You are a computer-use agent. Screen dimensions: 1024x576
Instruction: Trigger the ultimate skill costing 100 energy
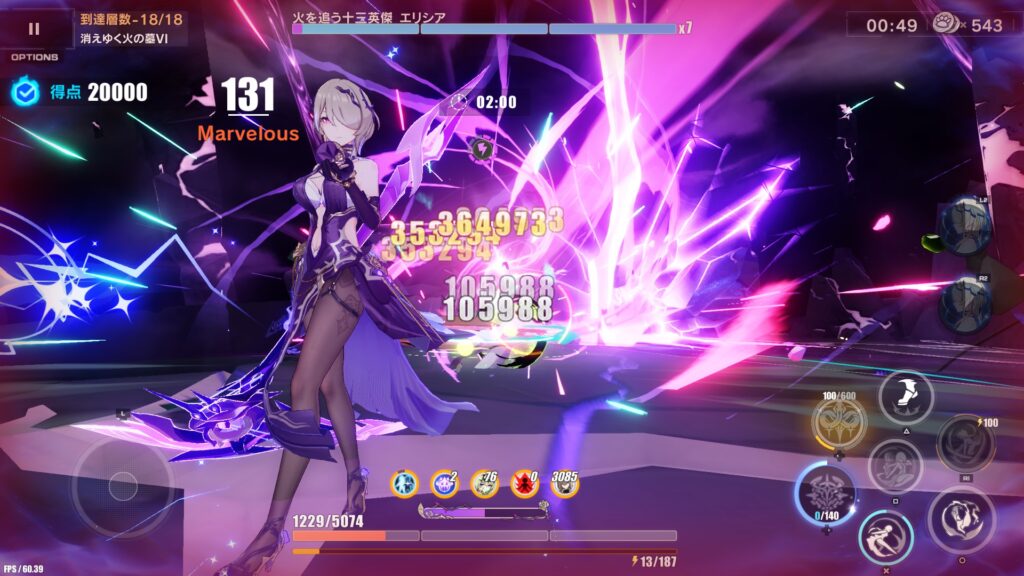pos(965,443)
